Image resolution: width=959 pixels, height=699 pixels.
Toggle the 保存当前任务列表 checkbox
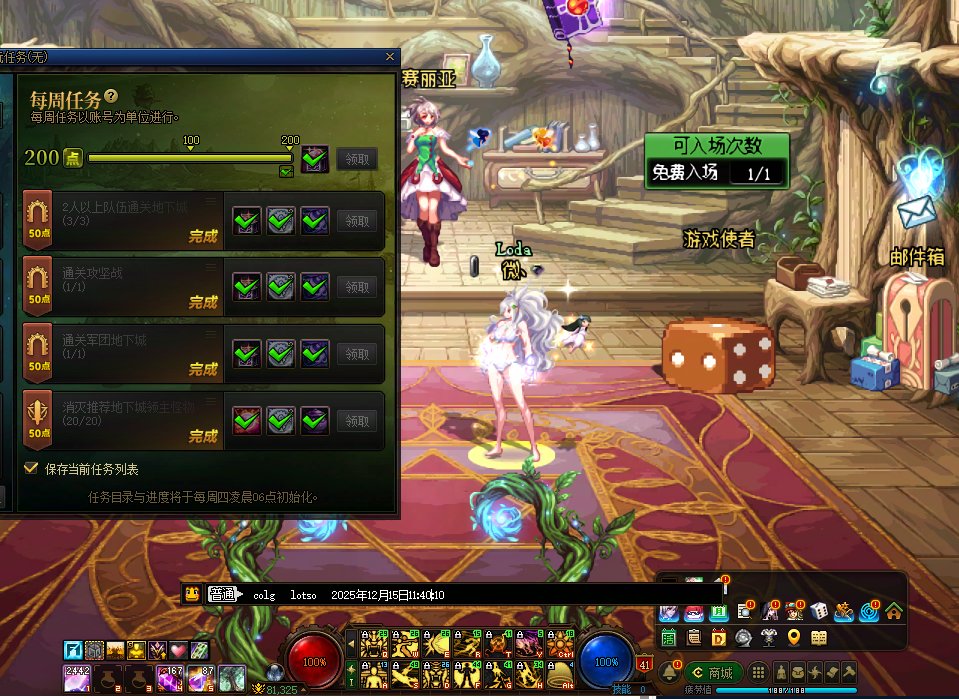[x=31, y=468]
